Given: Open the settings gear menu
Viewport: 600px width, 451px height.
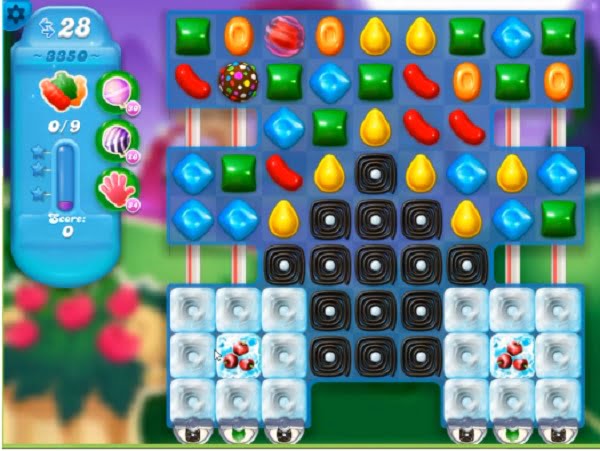Looking at the screenshot, I should [13, 15].
